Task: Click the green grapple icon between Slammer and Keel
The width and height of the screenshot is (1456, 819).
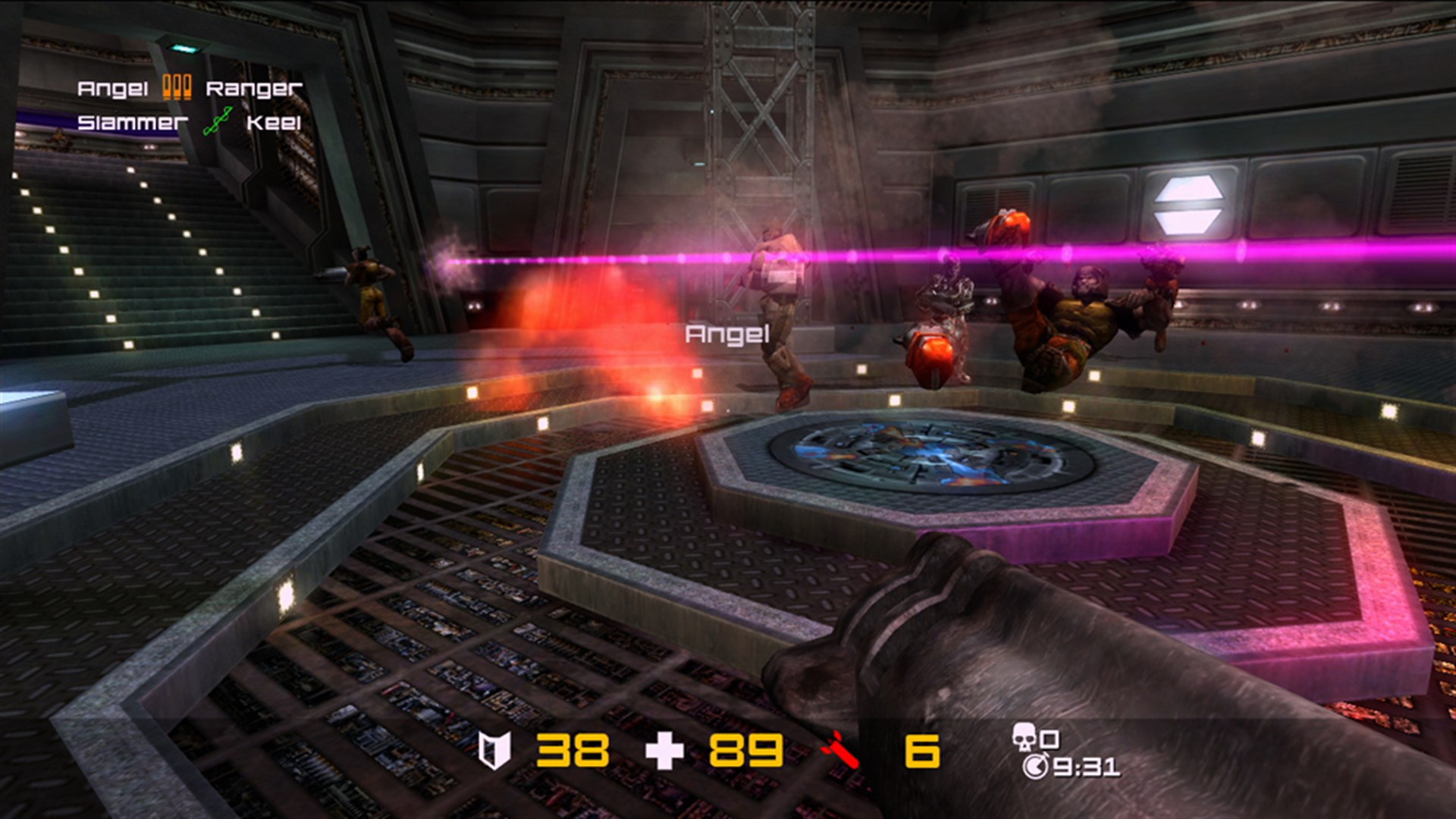Action: tap(220, 121)
